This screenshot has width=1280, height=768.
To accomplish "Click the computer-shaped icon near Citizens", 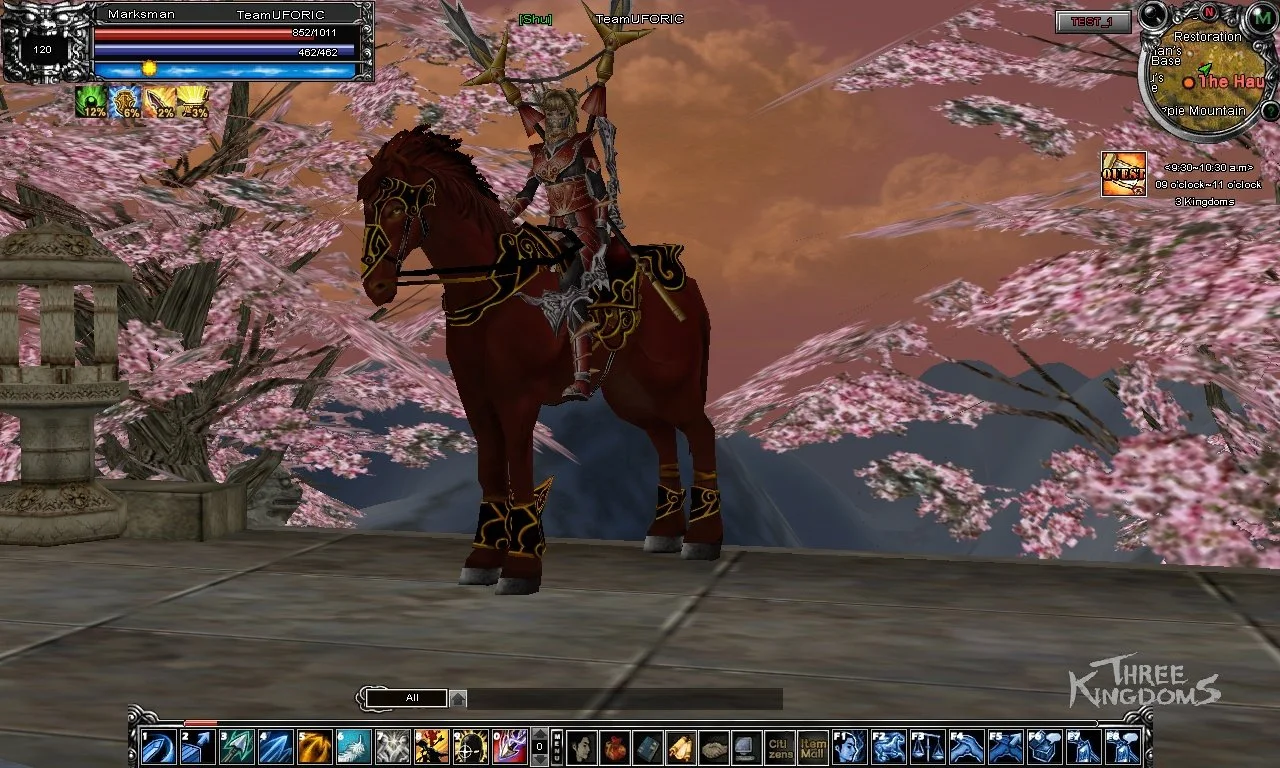I will [743, 748].
